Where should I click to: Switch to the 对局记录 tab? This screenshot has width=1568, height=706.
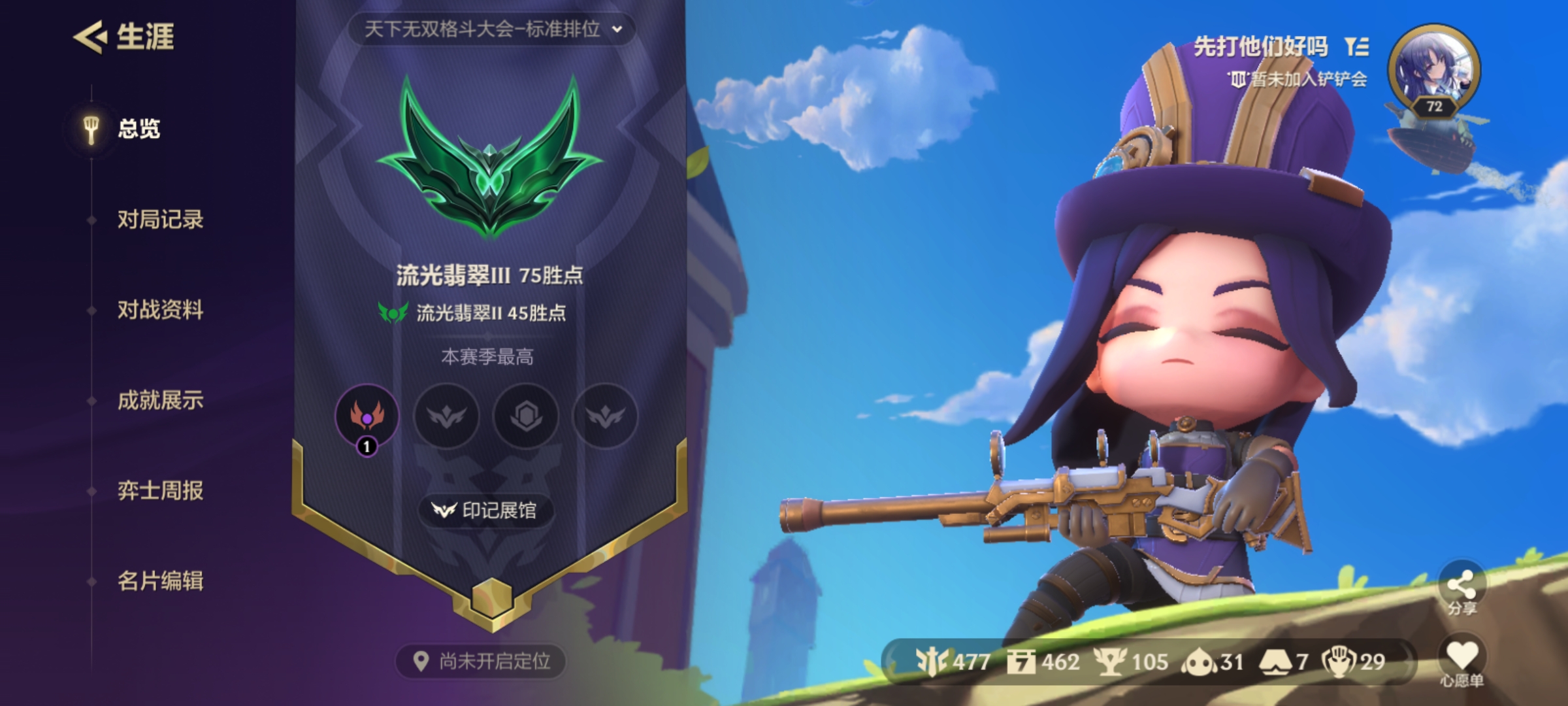pos(160,221)
